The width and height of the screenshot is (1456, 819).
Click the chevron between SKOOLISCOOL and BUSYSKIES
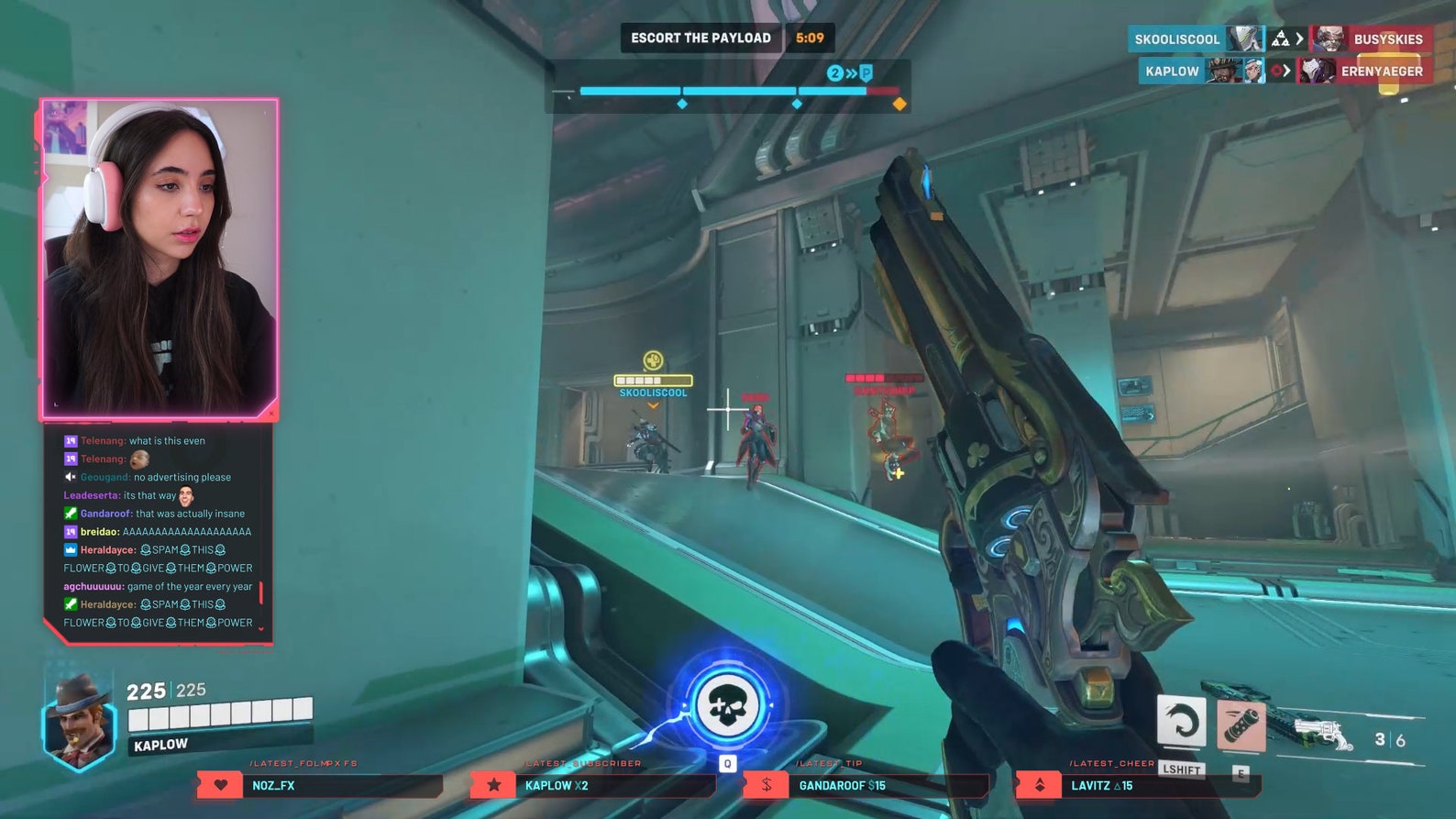coord(1300,39)
